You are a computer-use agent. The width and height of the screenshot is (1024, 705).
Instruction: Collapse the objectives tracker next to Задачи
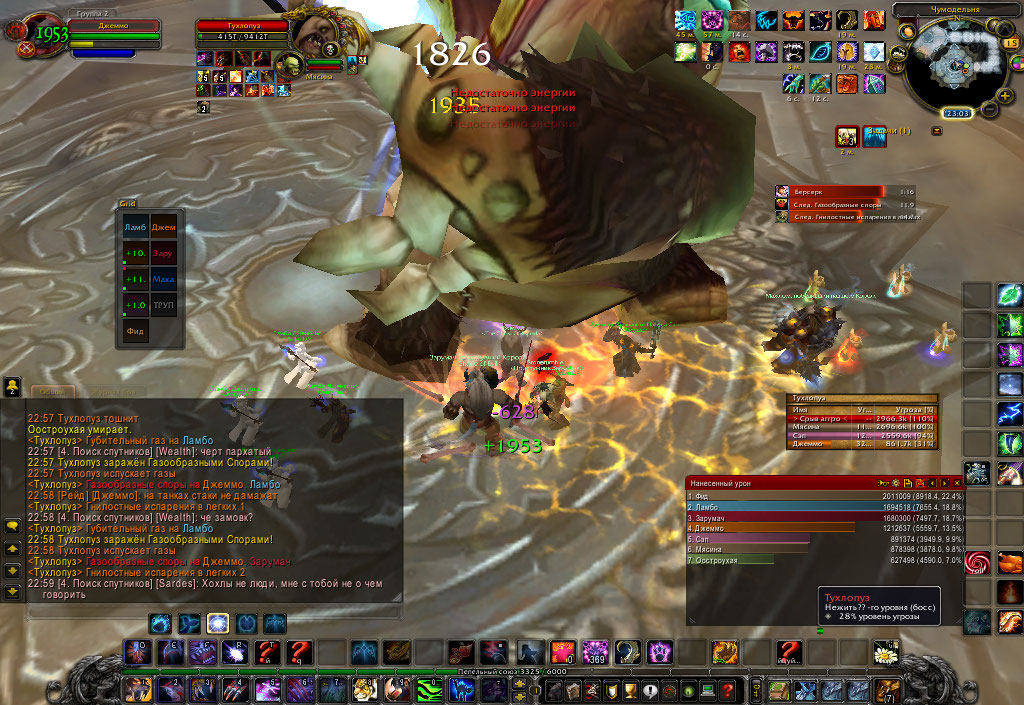(936, 131)
